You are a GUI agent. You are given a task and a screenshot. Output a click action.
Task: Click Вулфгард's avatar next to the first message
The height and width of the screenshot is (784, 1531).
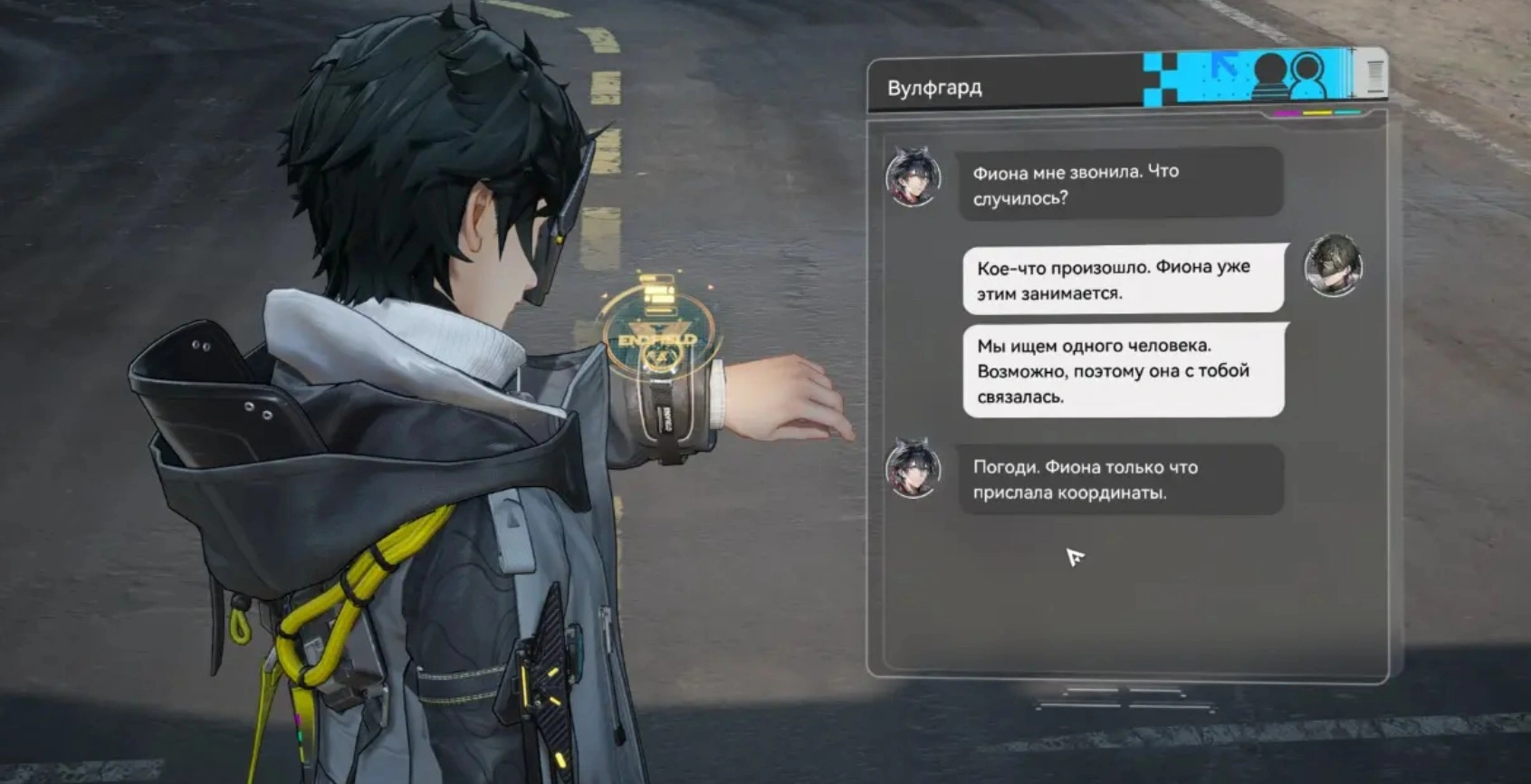(913, 177)
